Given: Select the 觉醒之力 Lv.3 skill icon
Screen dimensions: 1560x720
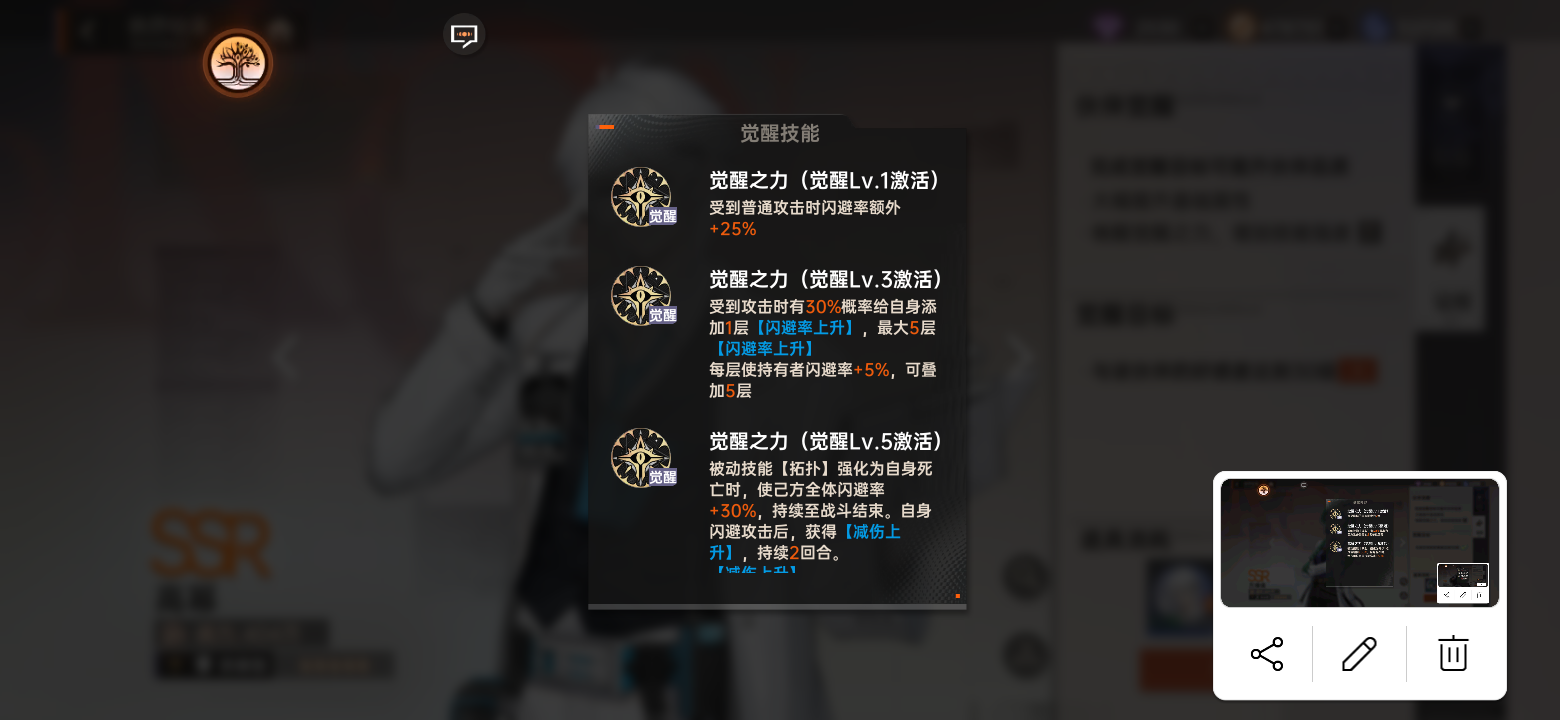Looking at the screenshot, I should tap(641, 296).
